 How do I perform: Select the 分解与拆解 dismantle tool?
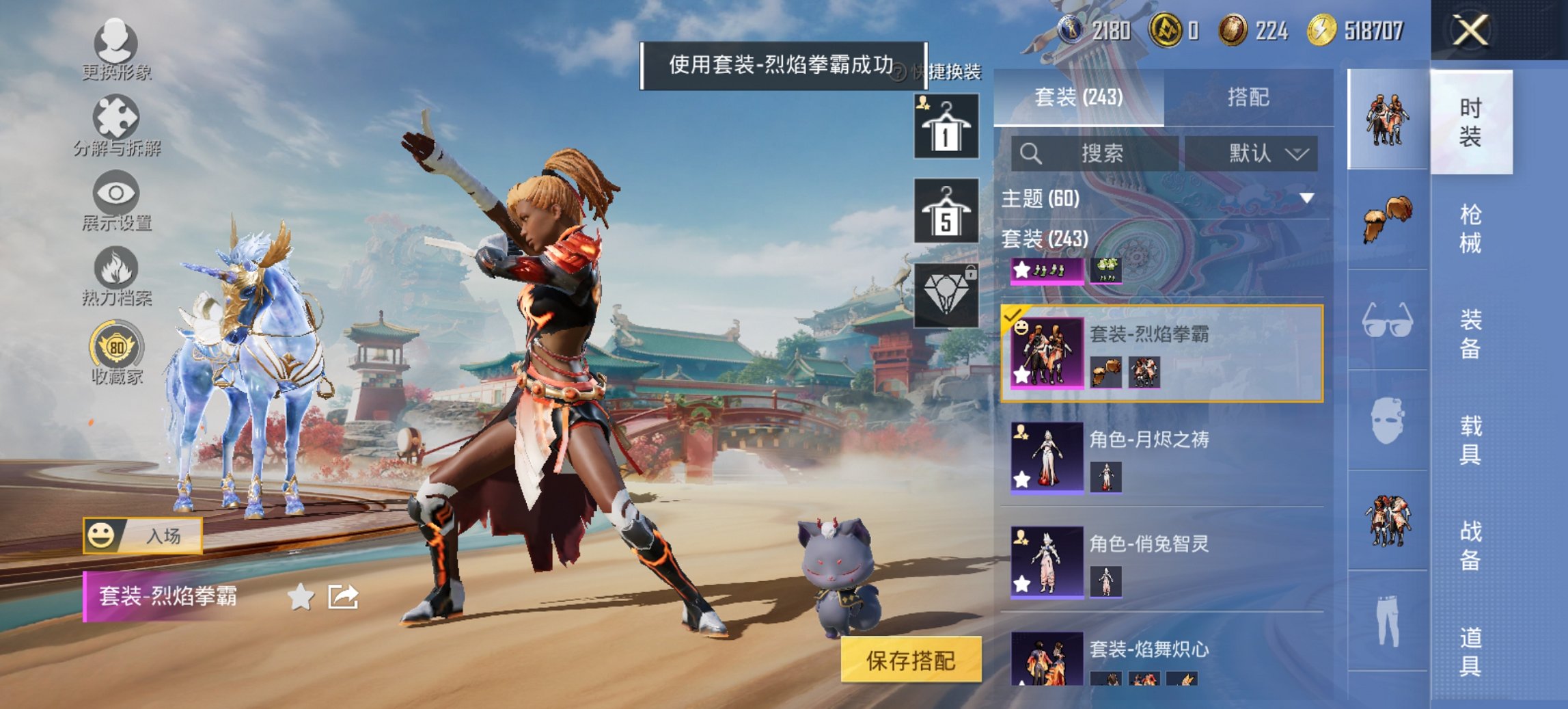118,126
